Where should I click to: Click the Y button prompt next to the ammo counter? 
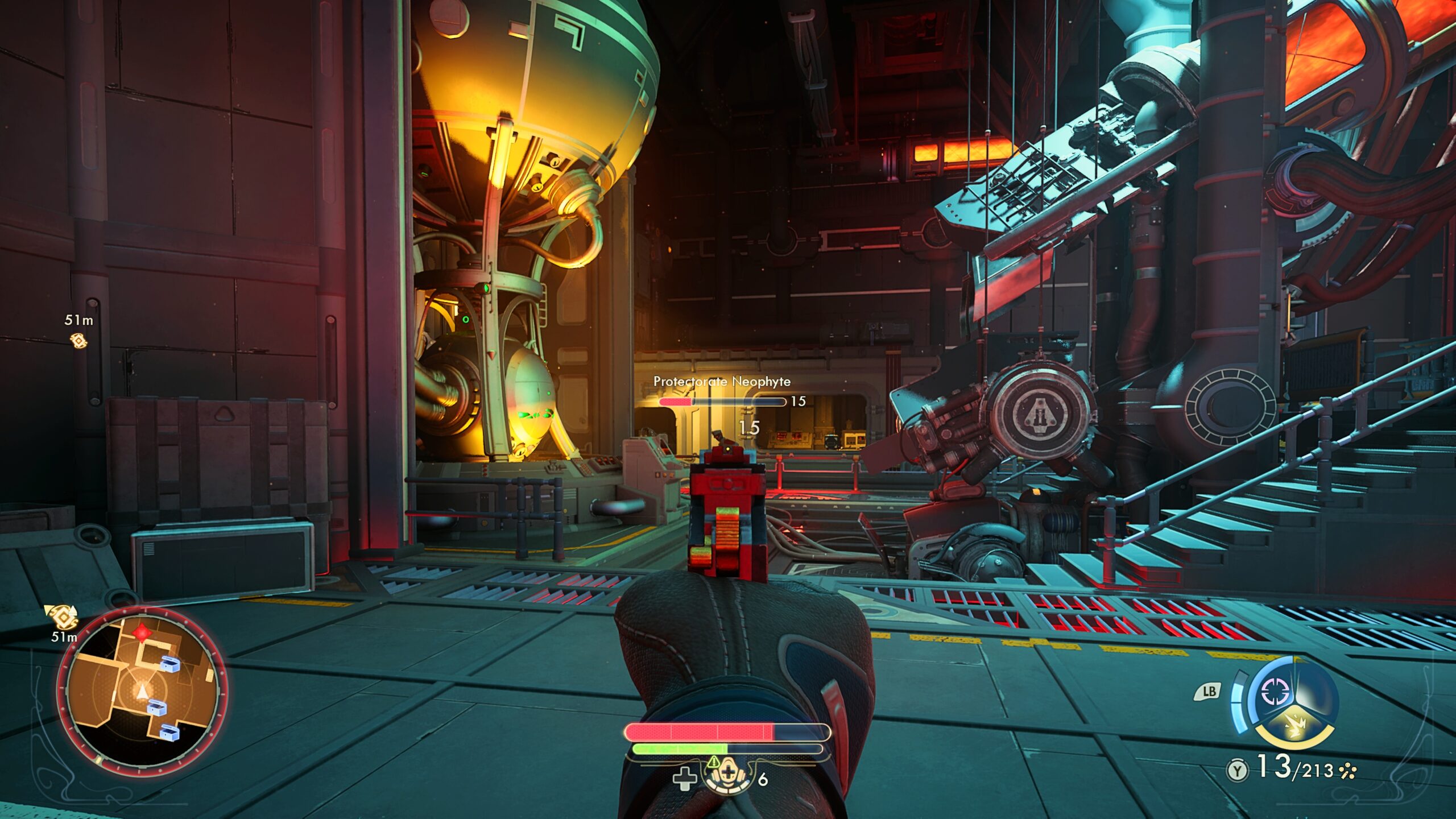tap(1238, 769)
